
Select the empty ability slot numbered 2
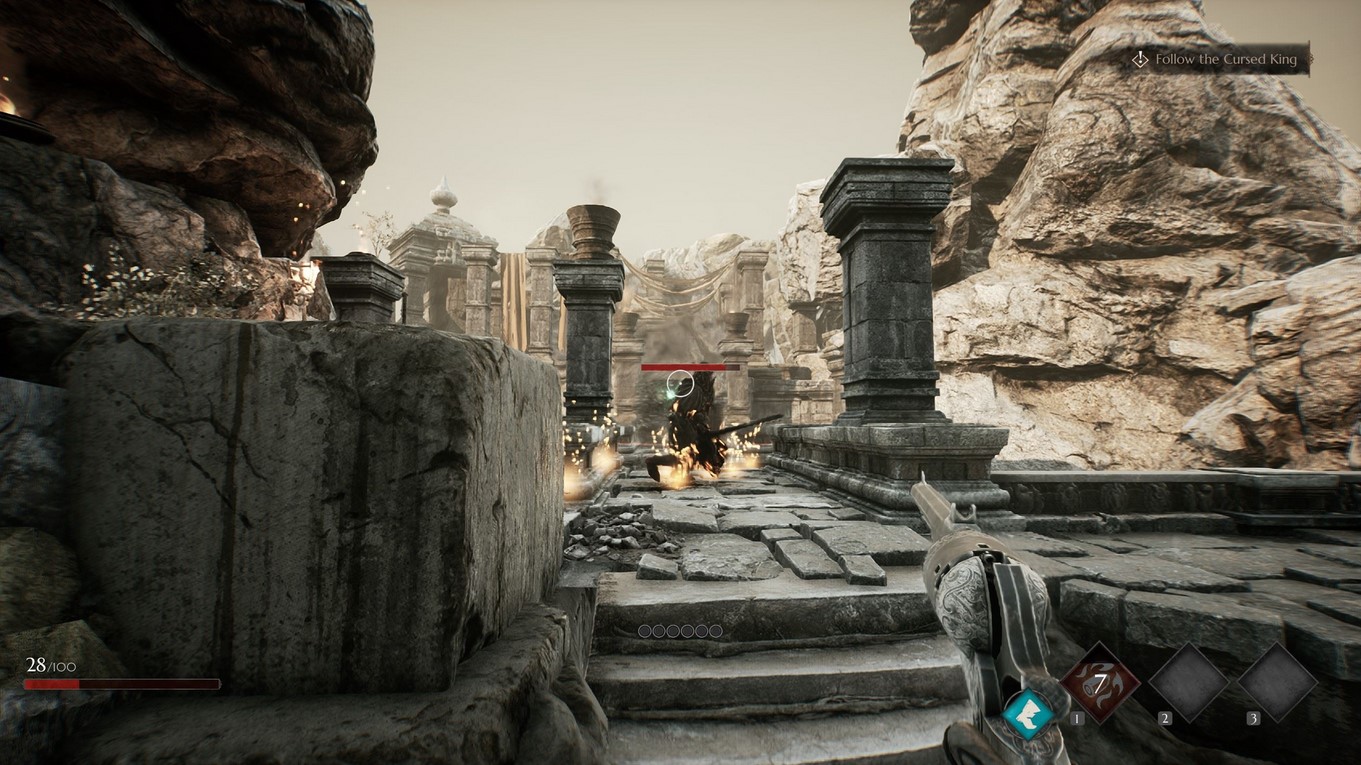[x=1188, y=683]
